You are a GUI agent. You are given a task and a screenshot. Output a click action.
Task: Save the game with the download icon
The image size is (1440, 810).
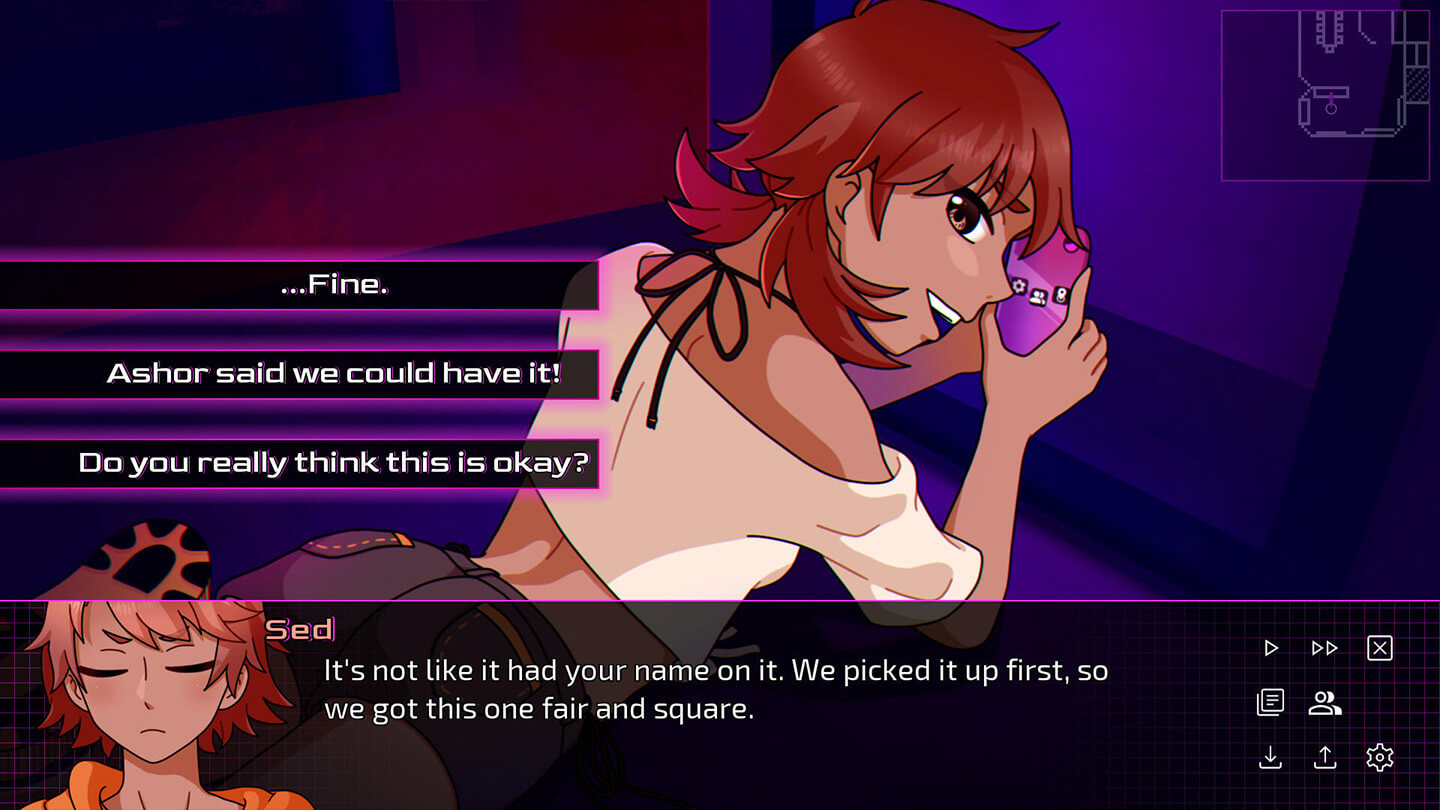tap(1270, 758)
